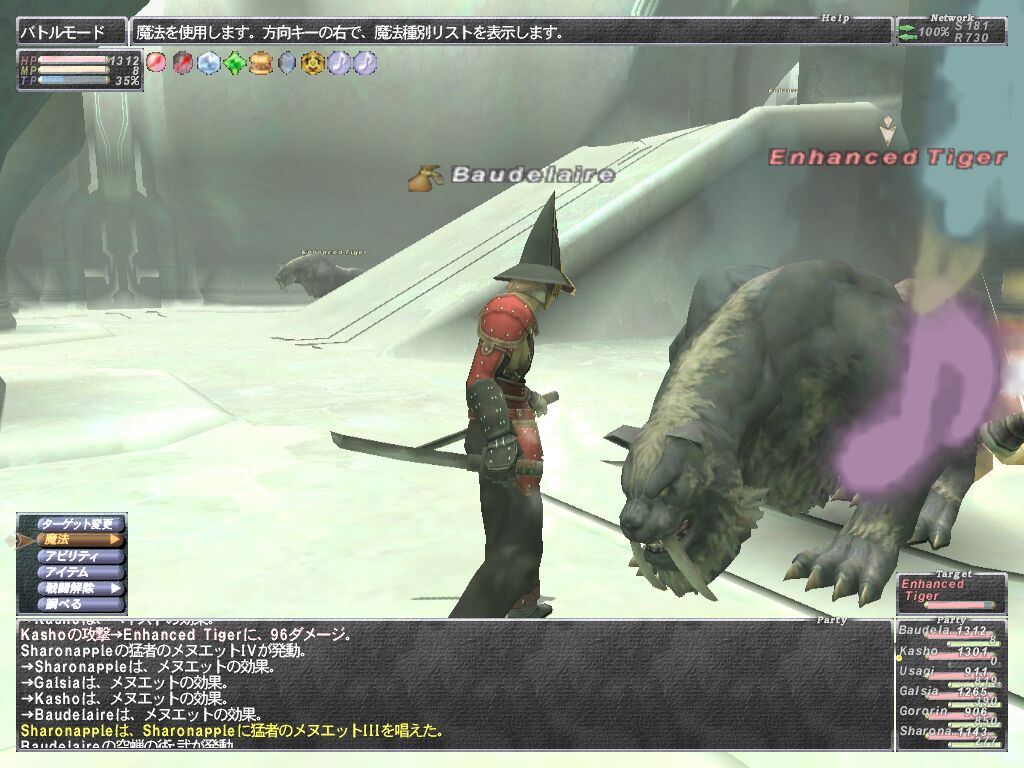Choose 調べる to examine the target
Image resolution: width=1024 pixels, height=768 pixels.
click(79, 604)
